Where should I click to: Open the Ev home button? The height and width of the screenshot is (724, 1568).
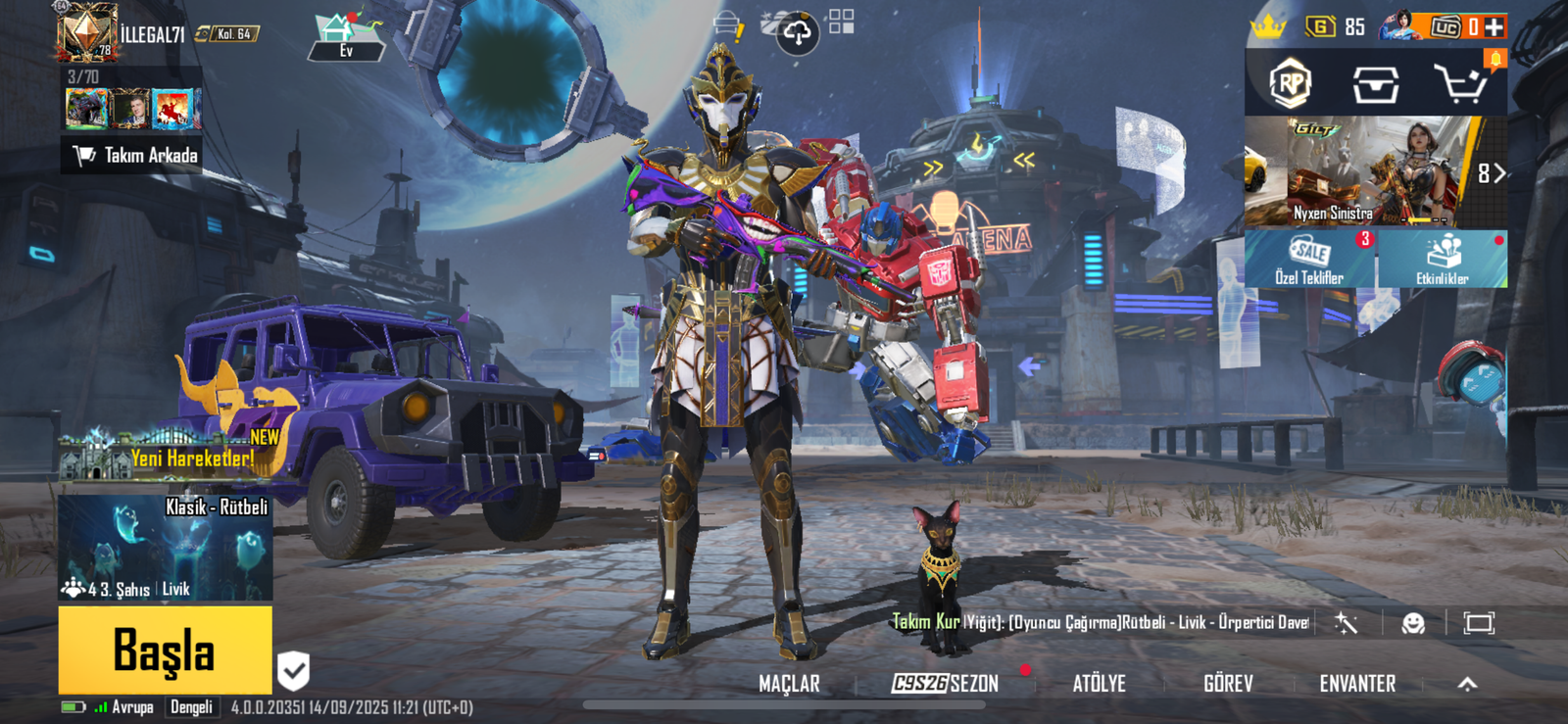[x=346, y=37]
